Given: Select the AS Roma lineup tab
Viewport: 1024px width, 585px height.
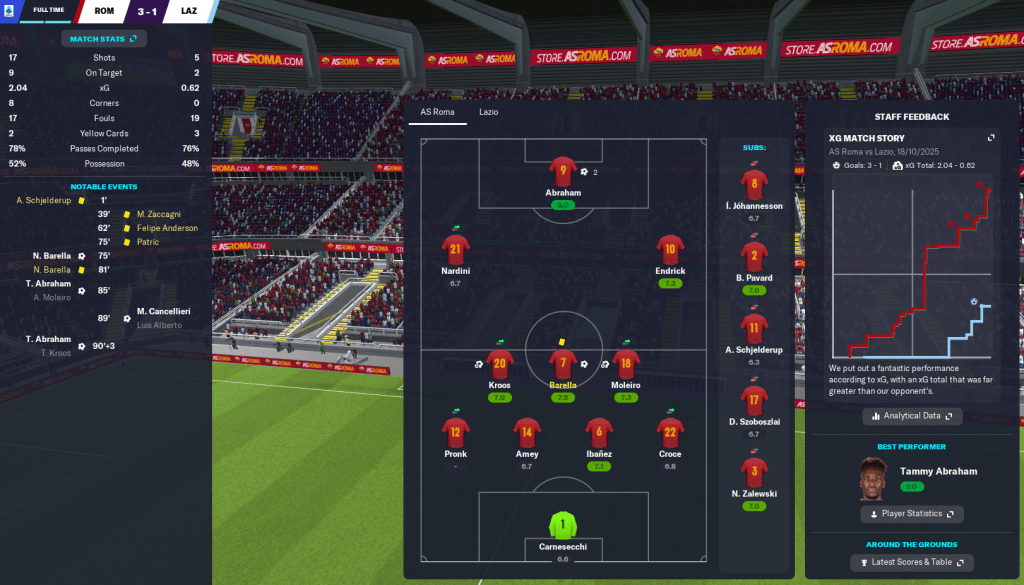Looking at the screenshot, I should (437, 112).
